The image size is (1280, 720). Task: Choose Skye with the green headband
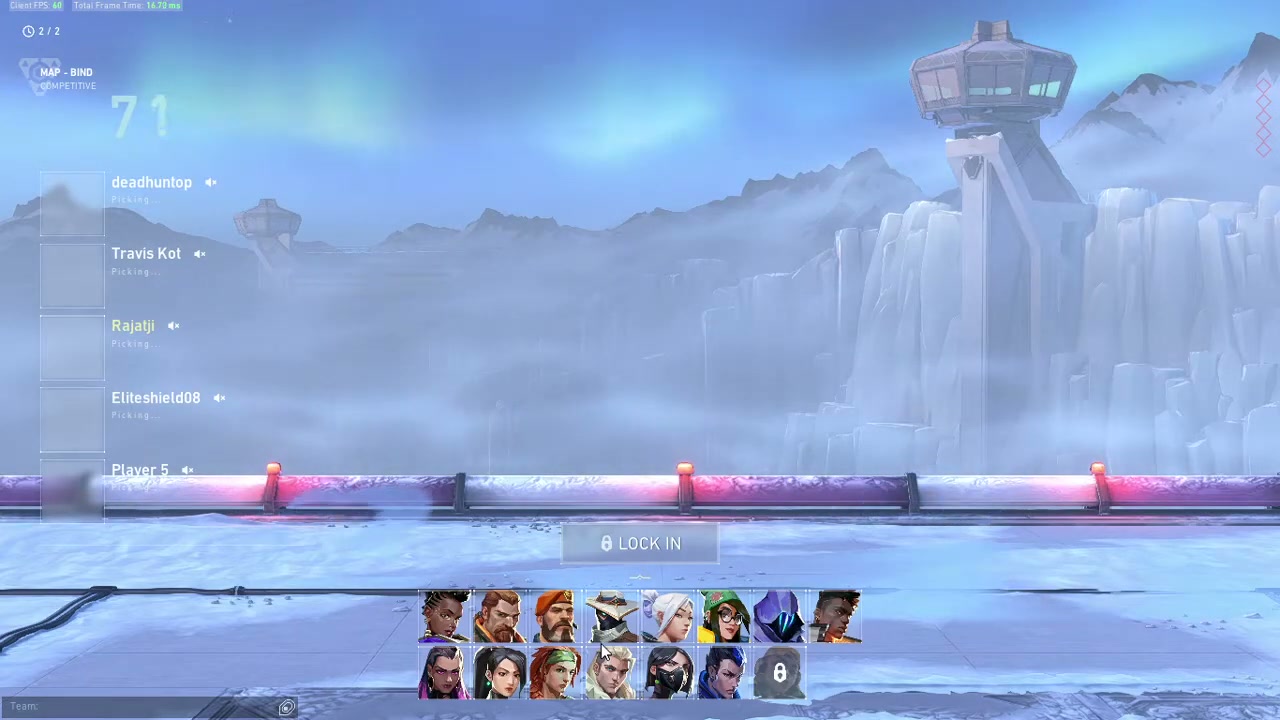pyautogui.click(x=556, y=672)
